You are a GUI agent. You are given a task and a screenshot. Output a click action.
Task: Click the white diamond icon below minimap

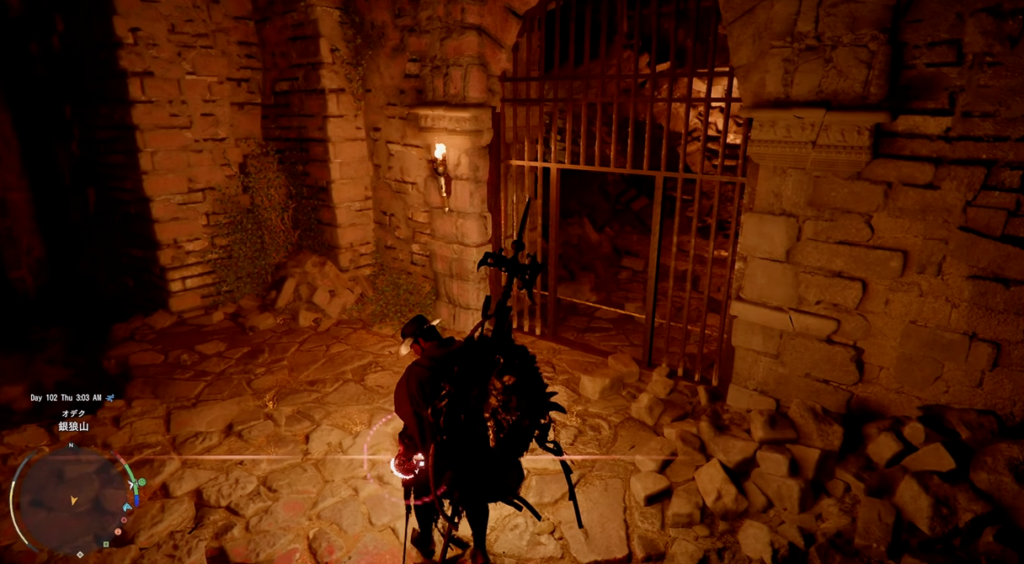(80, 554)
